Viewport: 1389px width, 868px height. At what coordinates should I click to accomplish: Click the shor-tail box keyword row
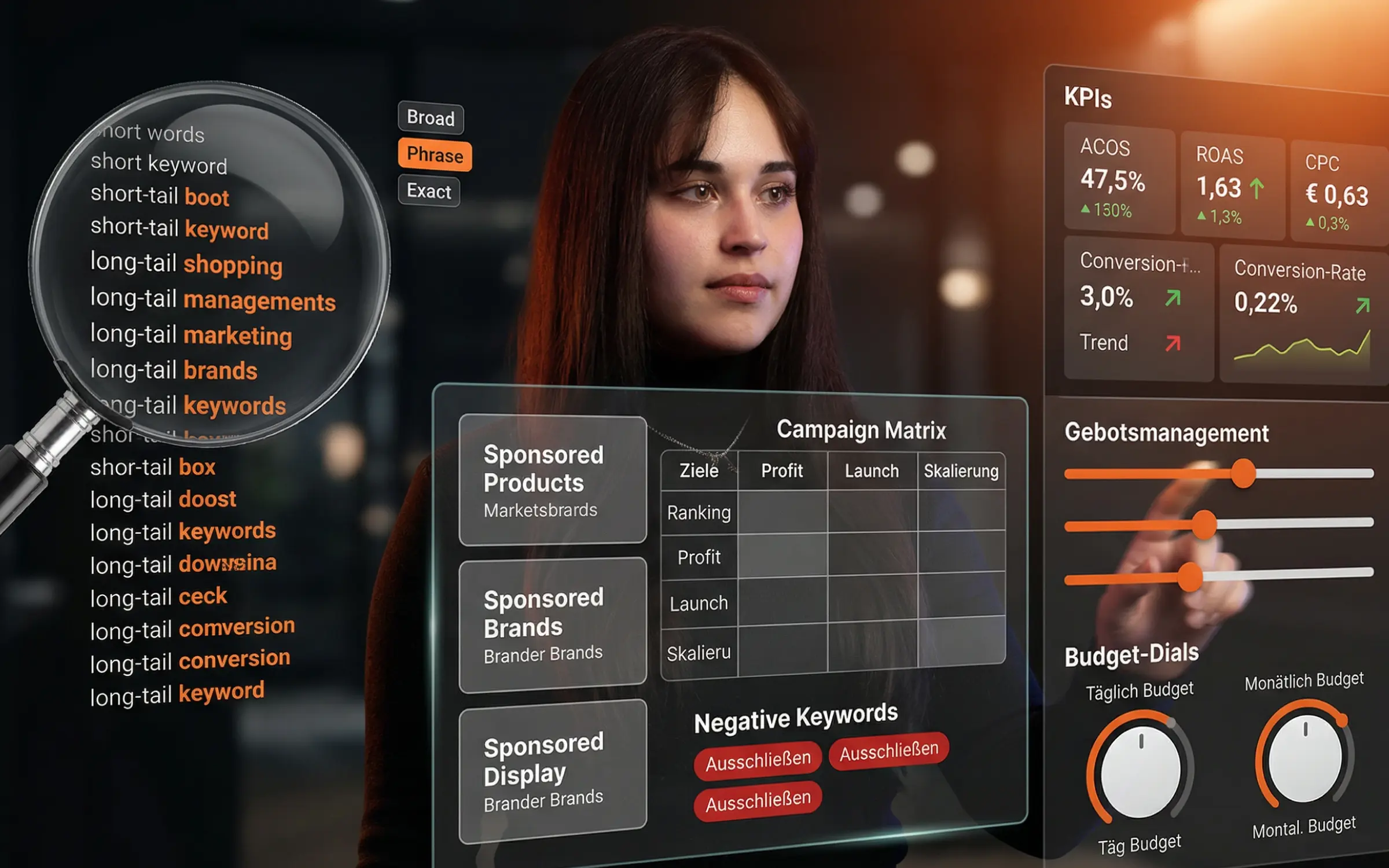153,467
